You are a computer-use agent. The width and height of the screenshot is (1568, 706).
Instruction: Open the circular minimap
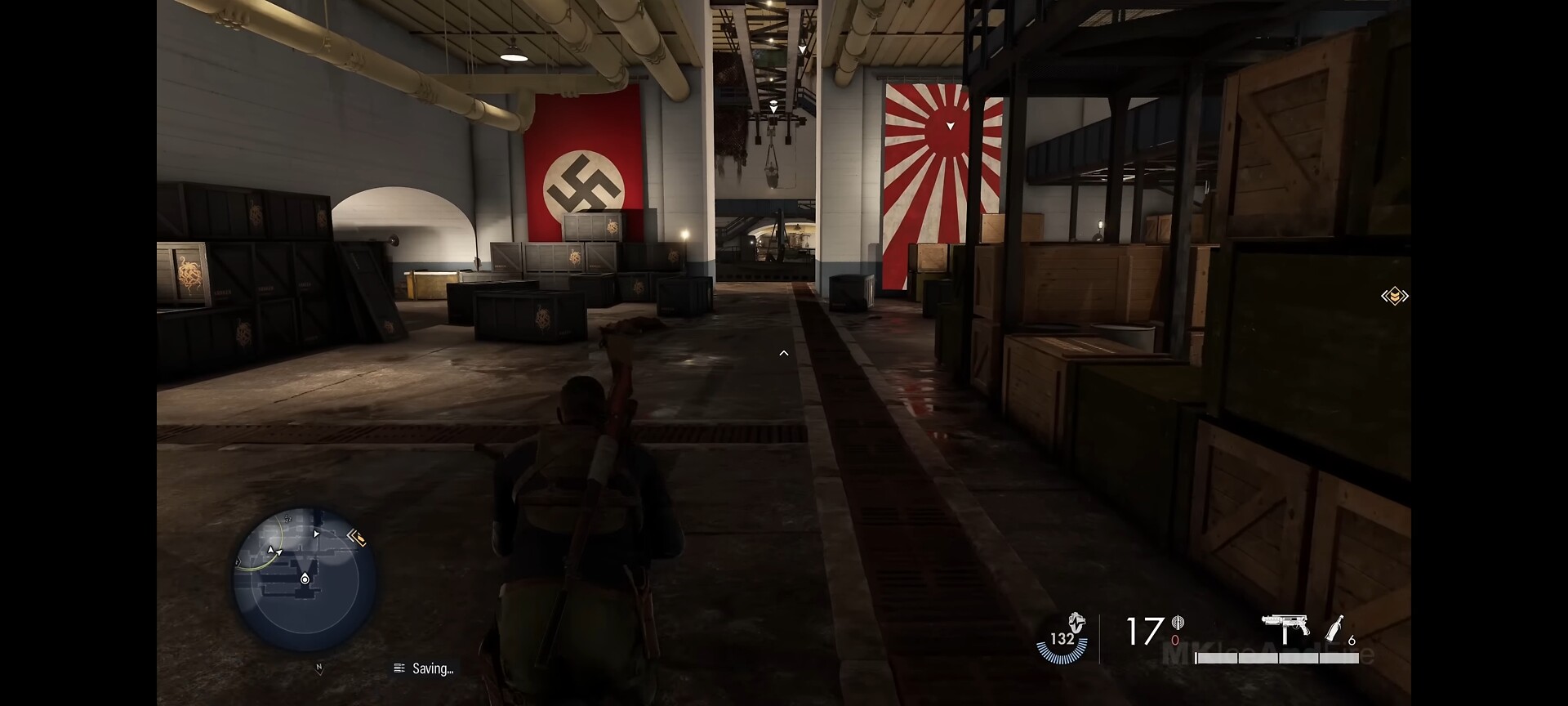point(304,579)
